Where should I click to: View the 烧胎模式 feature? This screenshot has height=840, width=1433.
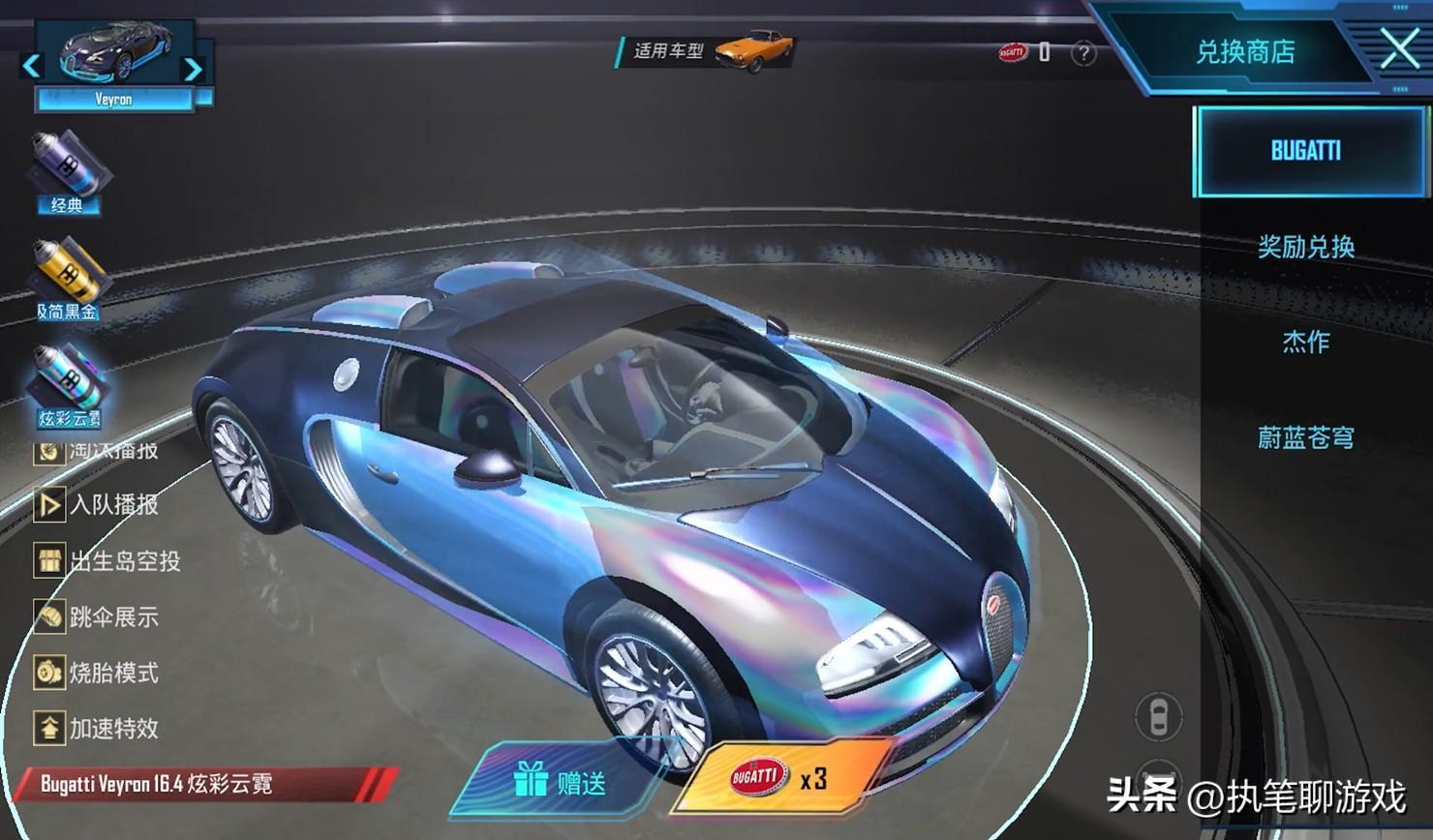coord(97,673)
